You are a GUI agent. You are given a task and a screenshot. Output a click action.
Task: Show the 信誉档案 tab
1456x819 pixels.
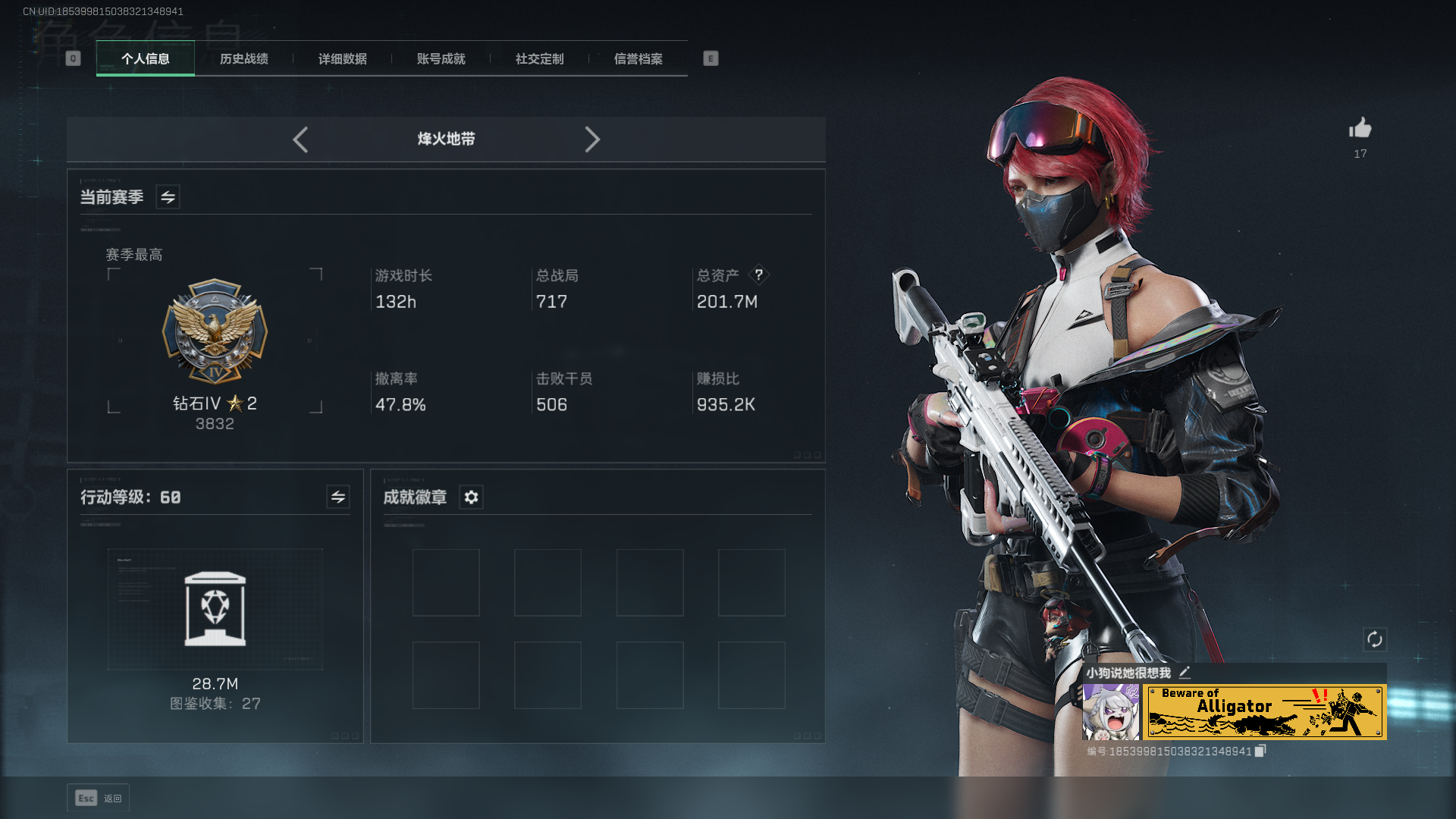639,58
